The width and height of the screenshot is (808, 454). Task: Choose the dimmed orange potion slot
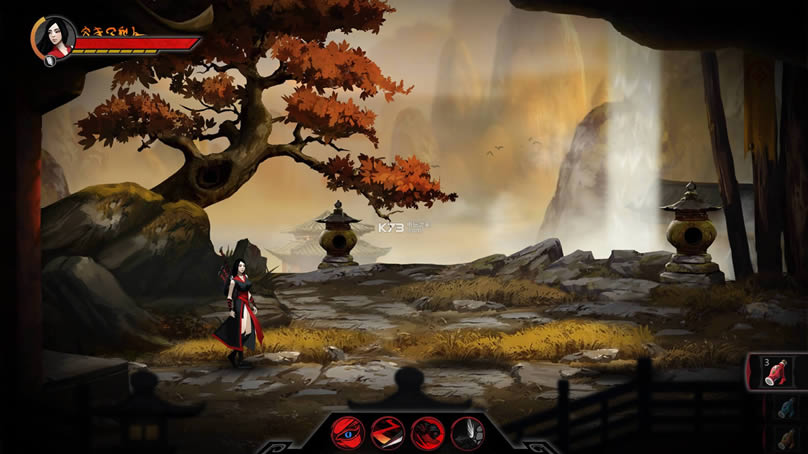click(788, 439)
